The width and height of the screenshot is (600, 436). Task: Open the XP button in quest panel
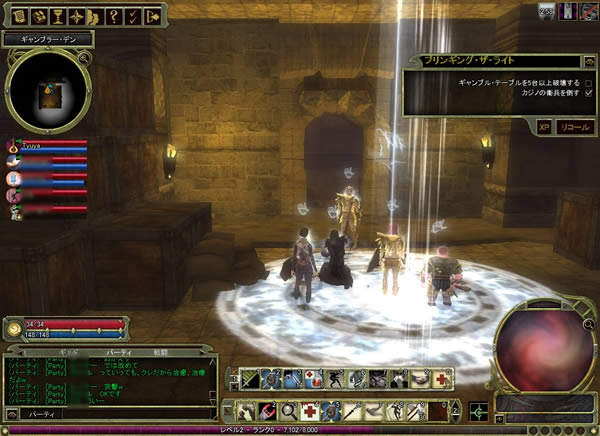544,128
